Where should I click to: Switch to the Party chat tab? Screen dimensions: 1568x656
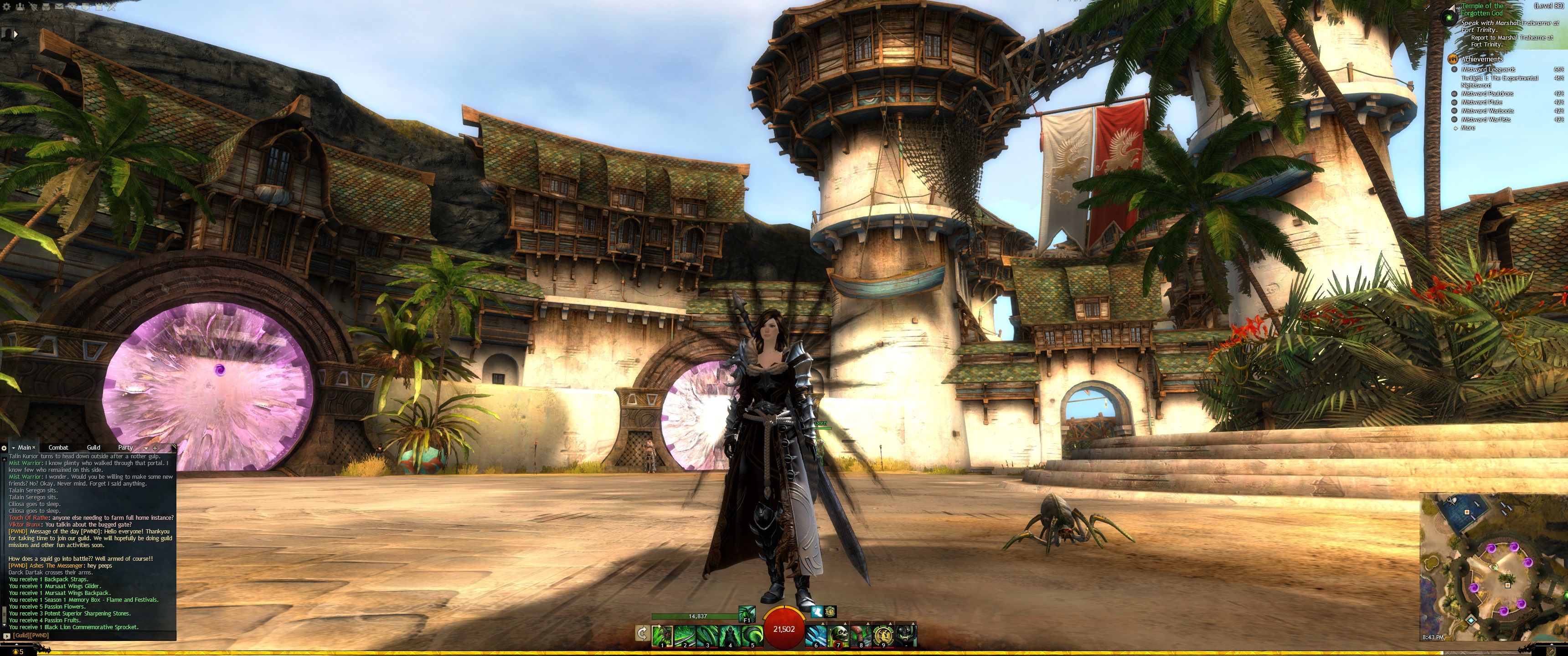coord(125,447)
